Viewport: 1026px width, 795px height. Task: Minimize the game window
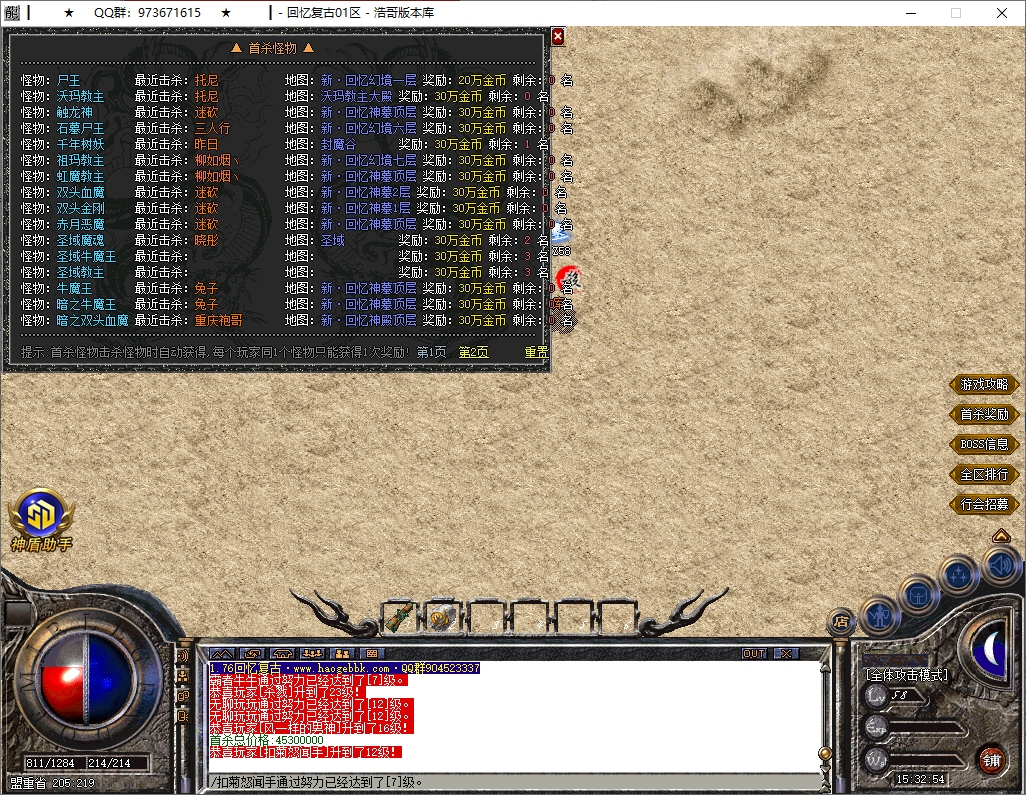coord(910,13)
